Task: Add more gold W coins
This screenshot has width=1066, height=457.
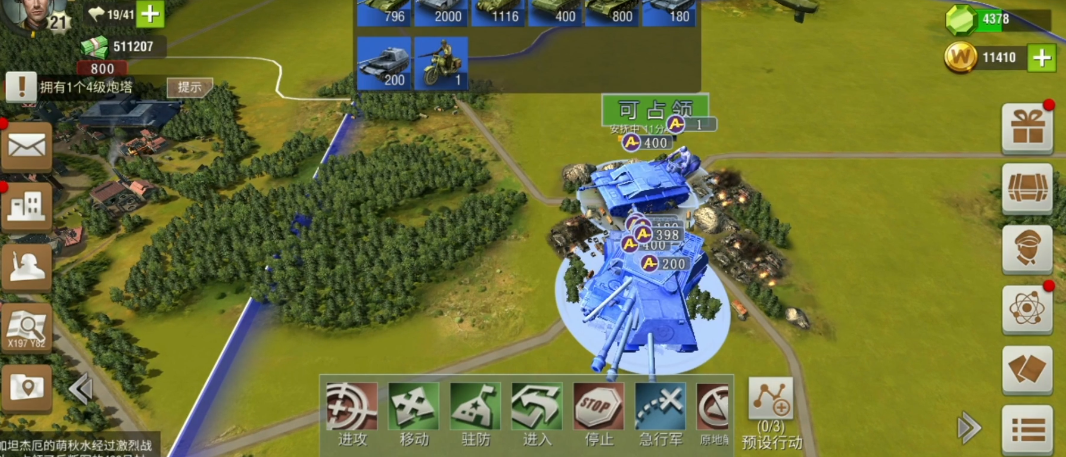Action: click(x=1042, y=57)
